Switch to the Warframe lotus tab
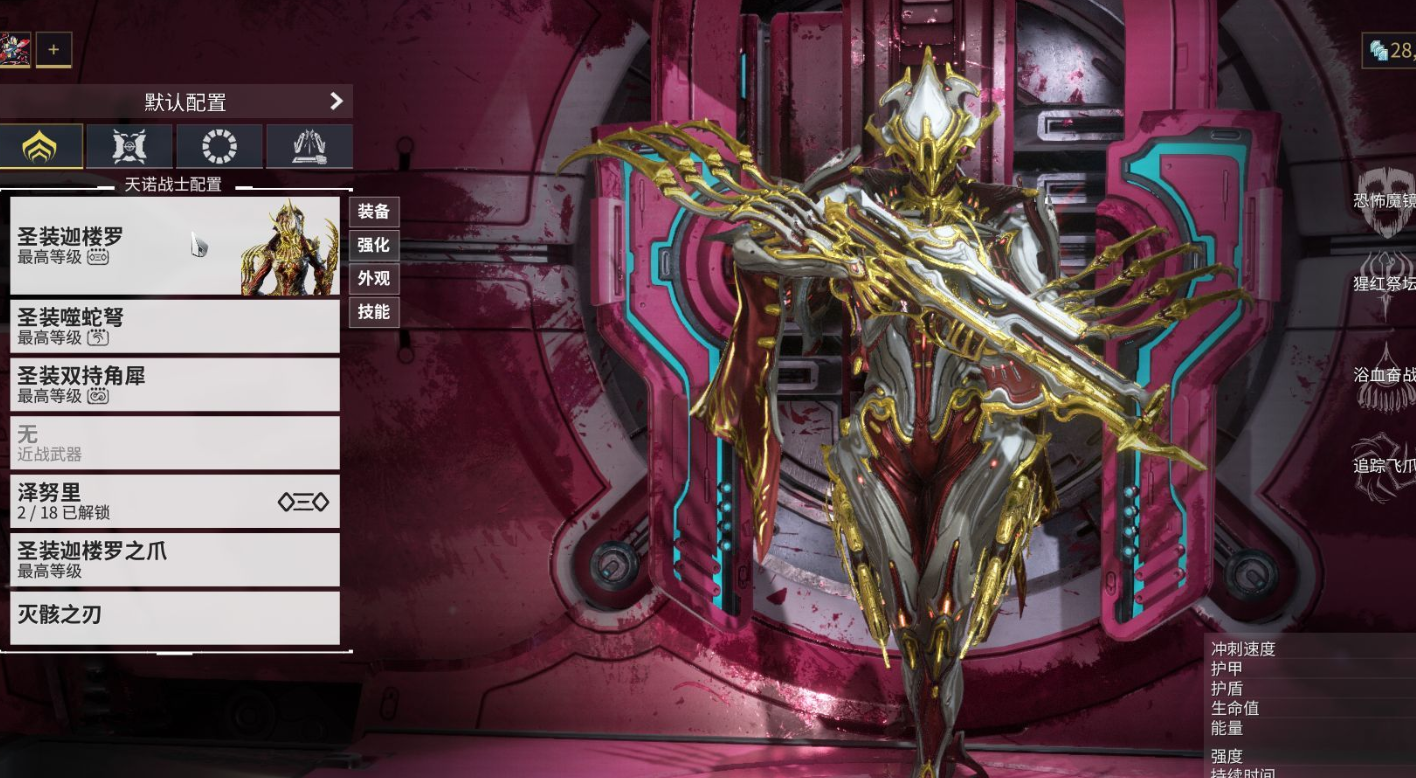Image resolution: width=1416 pixels, height=778 pixels. pyautogui.click(x=40, y=146)
